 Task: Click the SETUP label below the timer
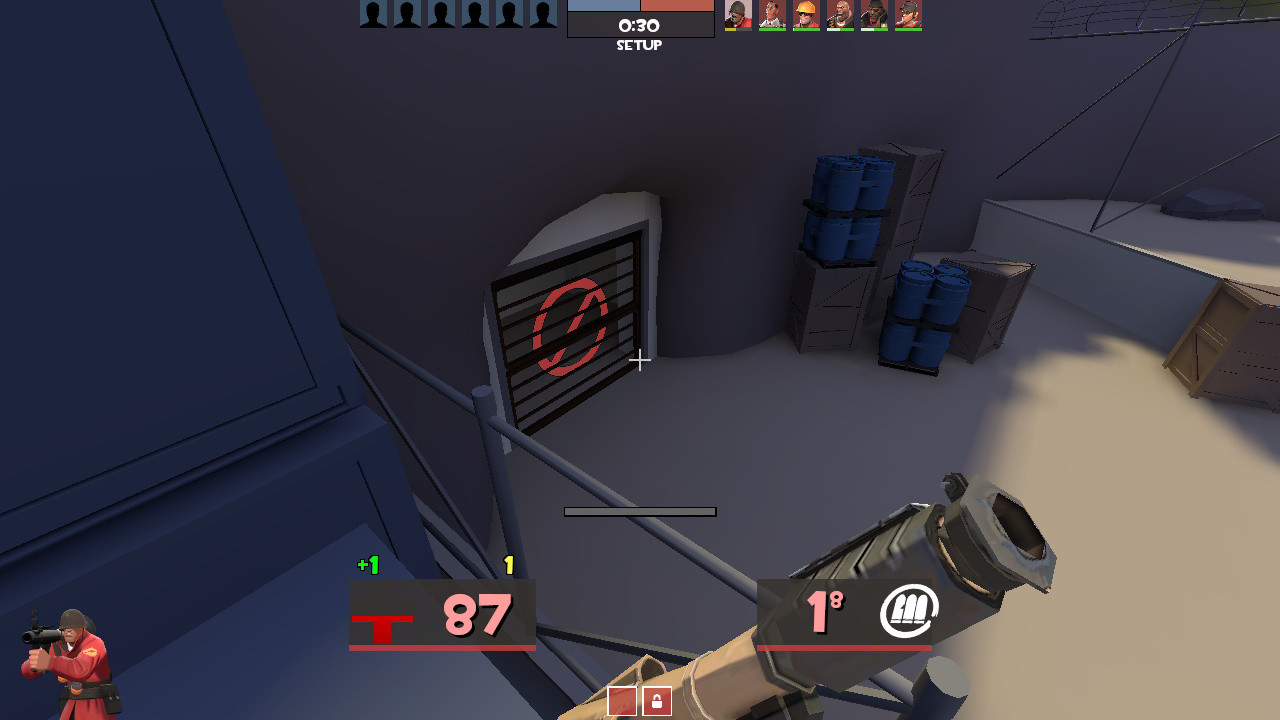(x=640, y=45)
